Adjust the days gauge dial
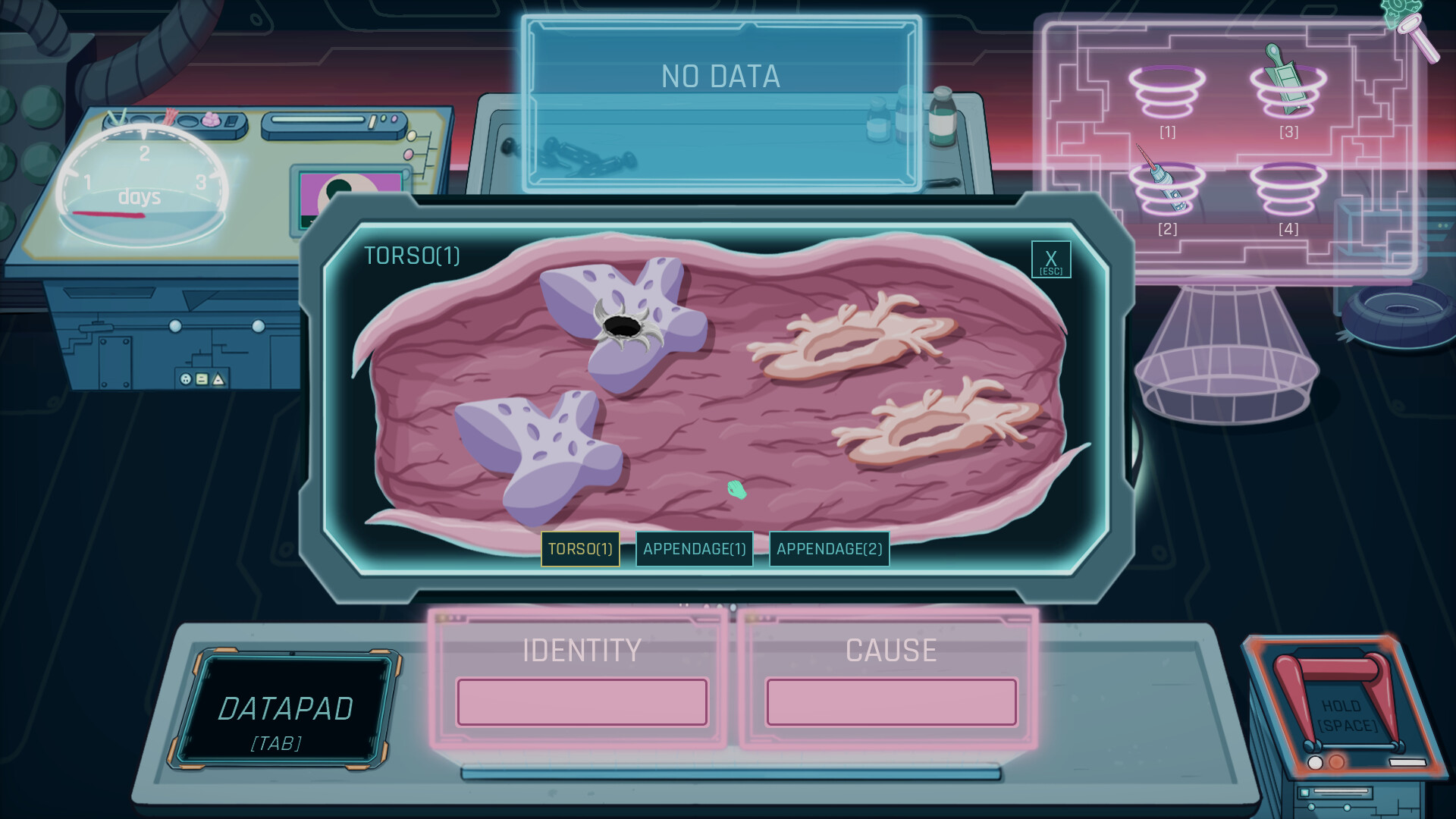Image resolution: width=1456 pixels, height=819 pixels. coord(143,178)
